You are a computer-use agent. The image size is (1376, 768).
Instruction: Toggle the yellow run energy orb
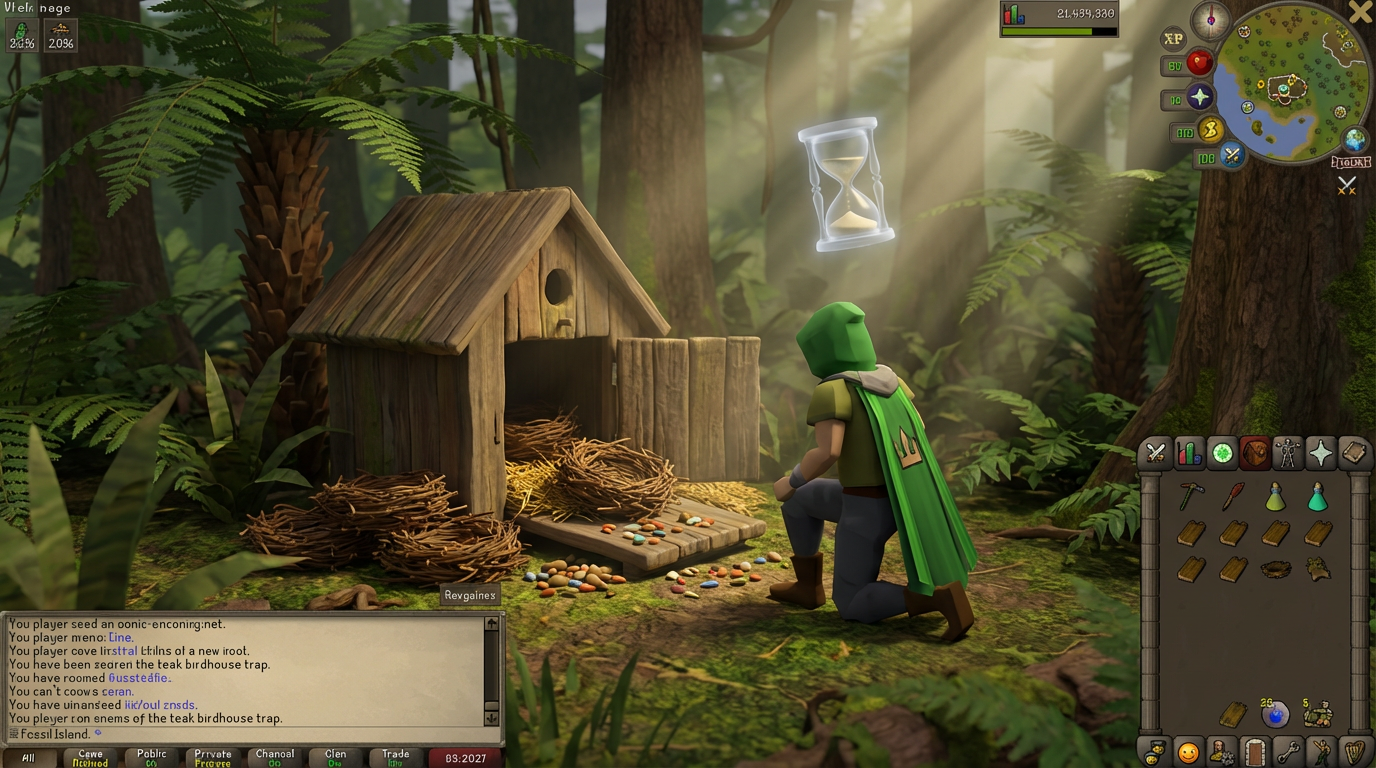tap(1210, 130)
